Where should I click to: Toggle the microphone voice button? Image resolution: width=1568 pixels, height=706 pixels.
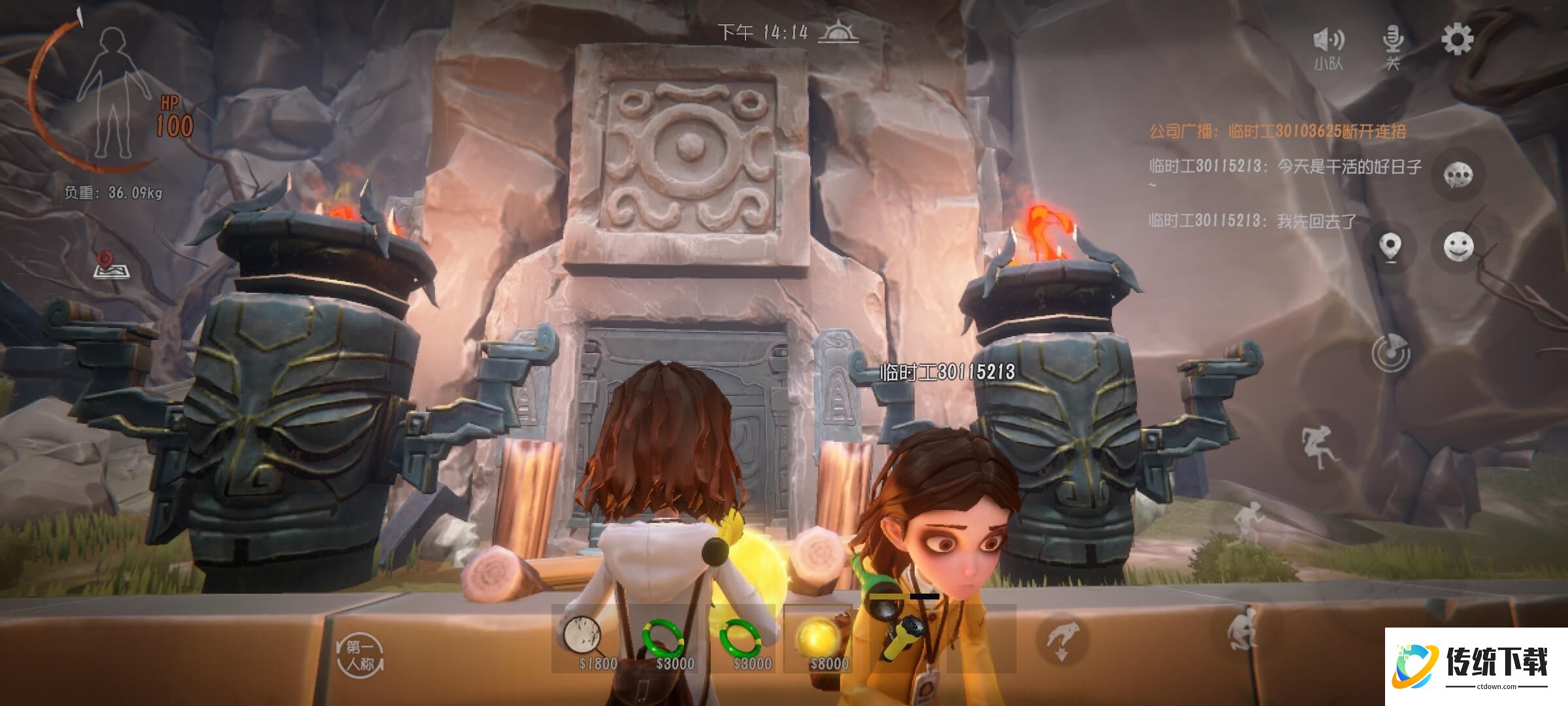click(x=1393, y=46)
